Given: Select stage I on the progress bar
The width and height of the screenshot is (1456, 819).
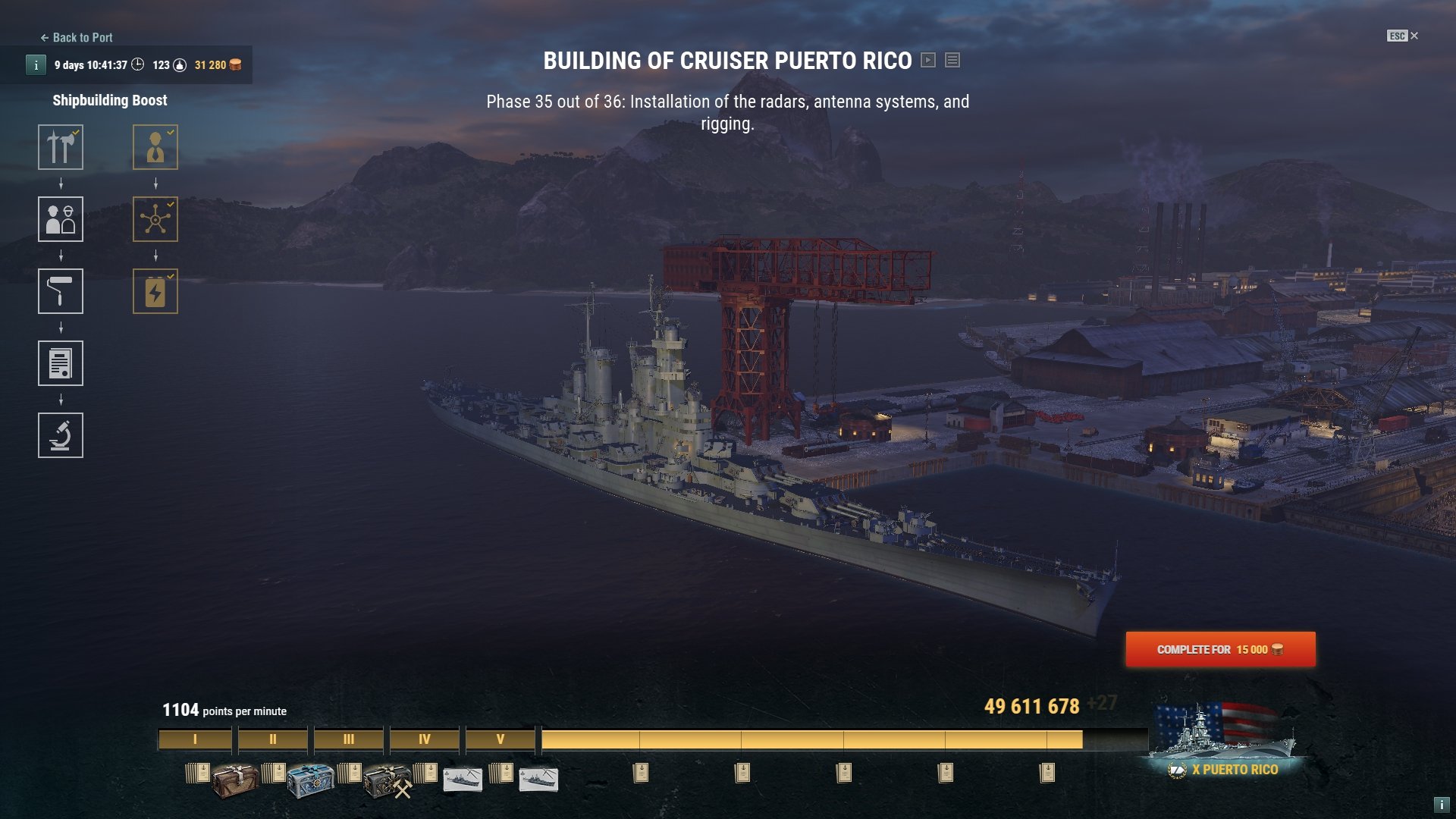Looking at the screenshot, I should click(x=195, y=739).
